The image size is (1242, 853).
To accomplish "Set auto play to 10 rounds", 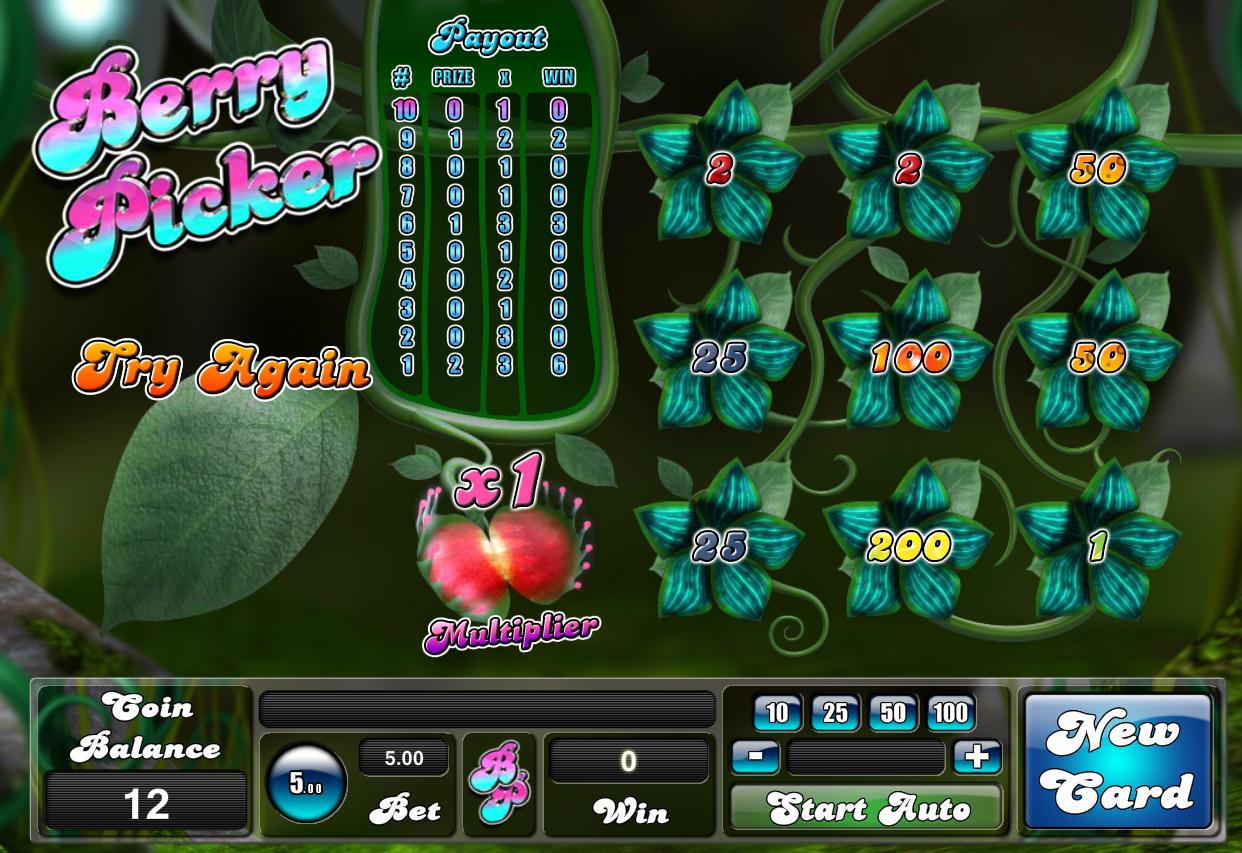I will 777,713.
